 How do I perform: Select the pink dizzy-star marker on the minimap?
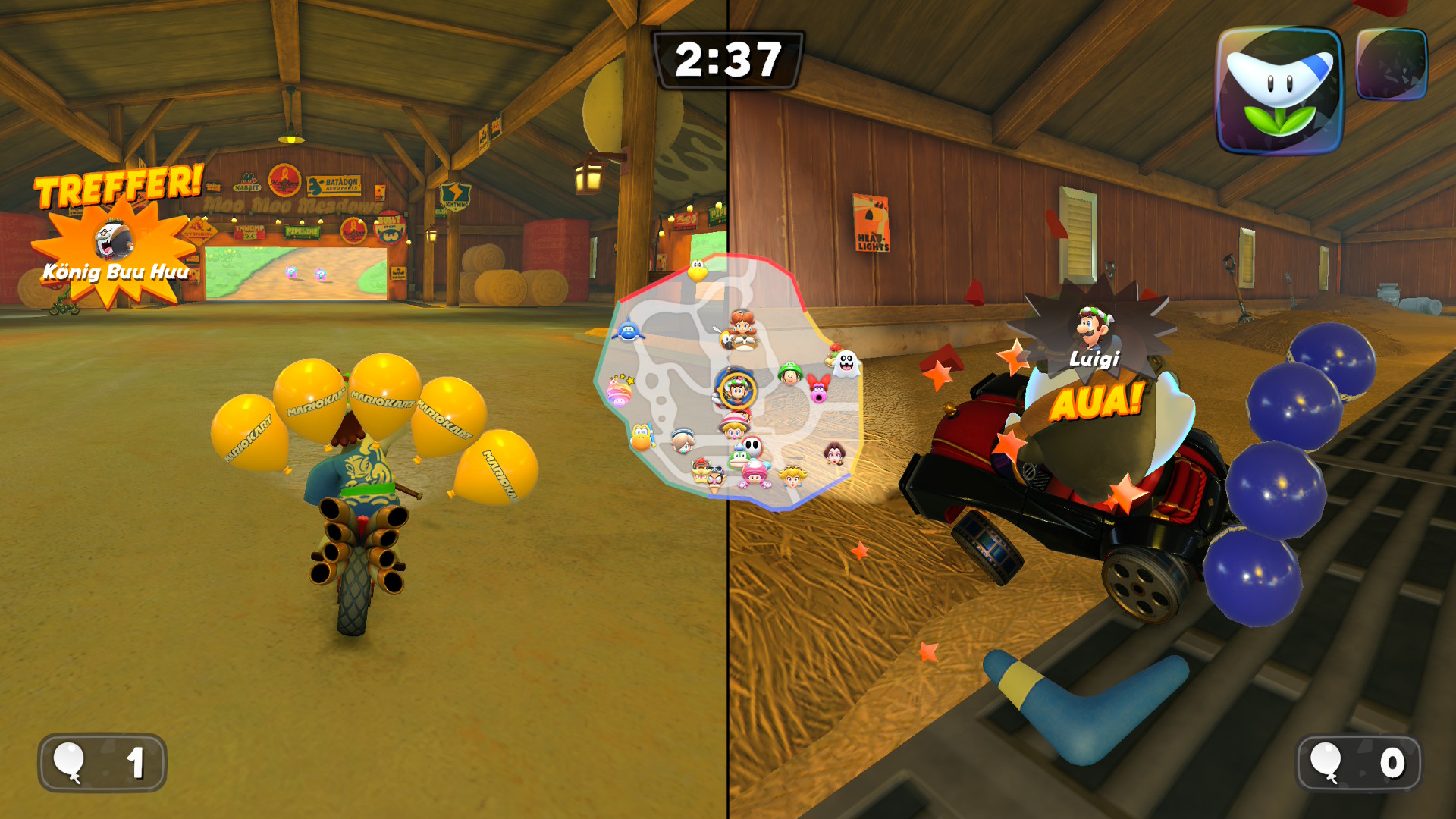click(620, 391)
